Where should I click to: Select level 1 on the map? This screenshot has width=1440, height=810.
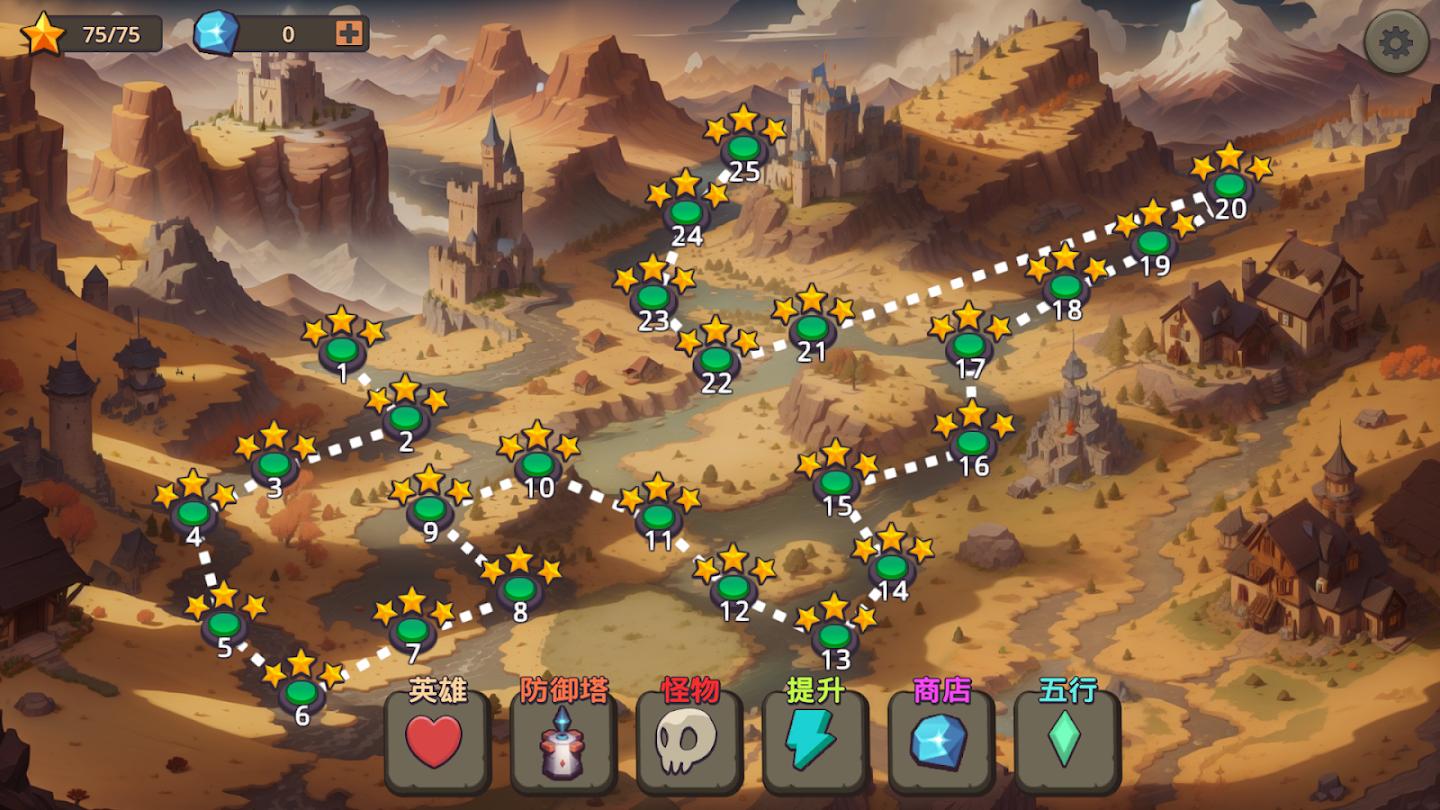342,351
